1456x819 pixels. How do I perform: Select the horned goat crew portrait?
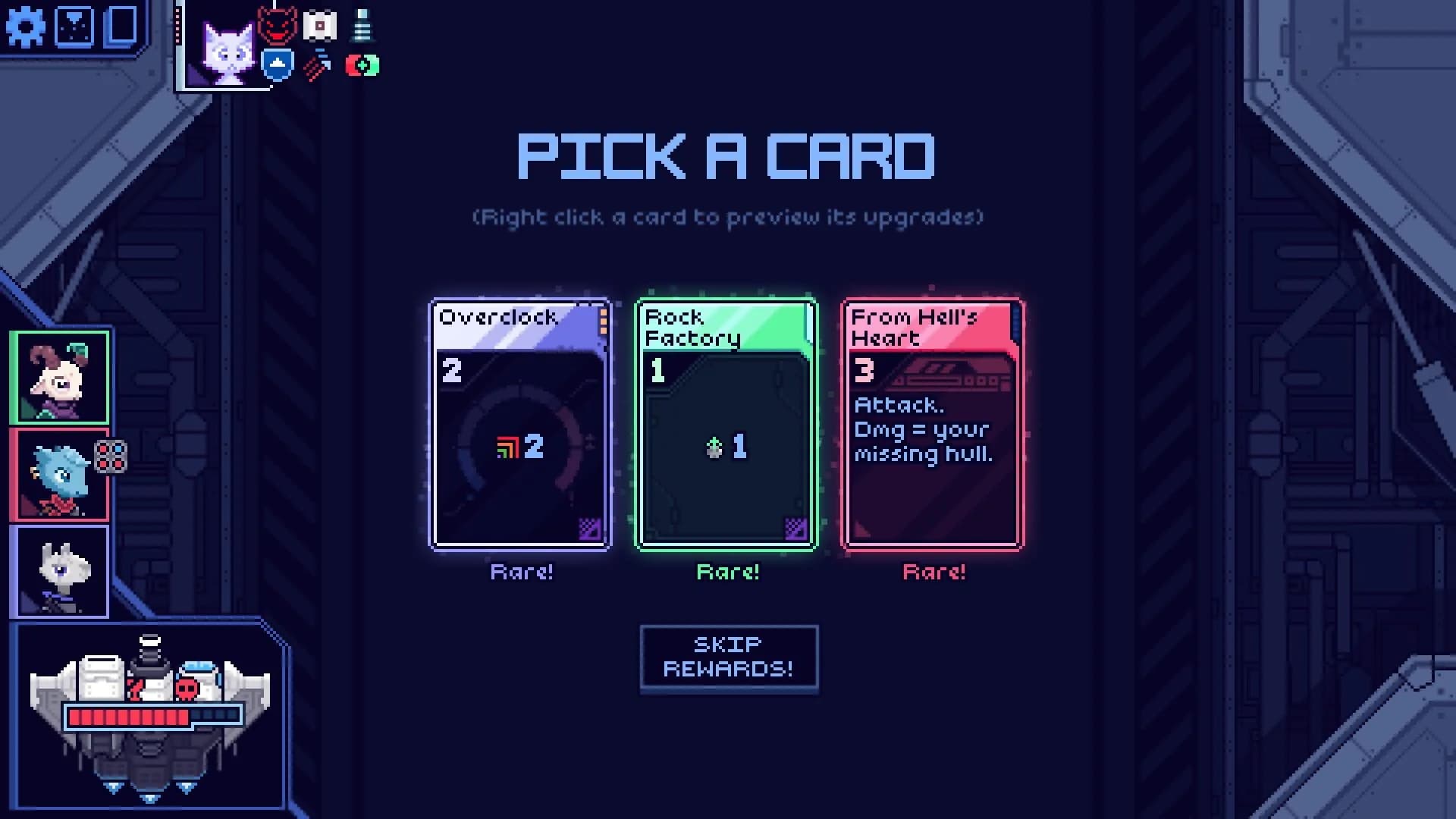click(61, 377)
